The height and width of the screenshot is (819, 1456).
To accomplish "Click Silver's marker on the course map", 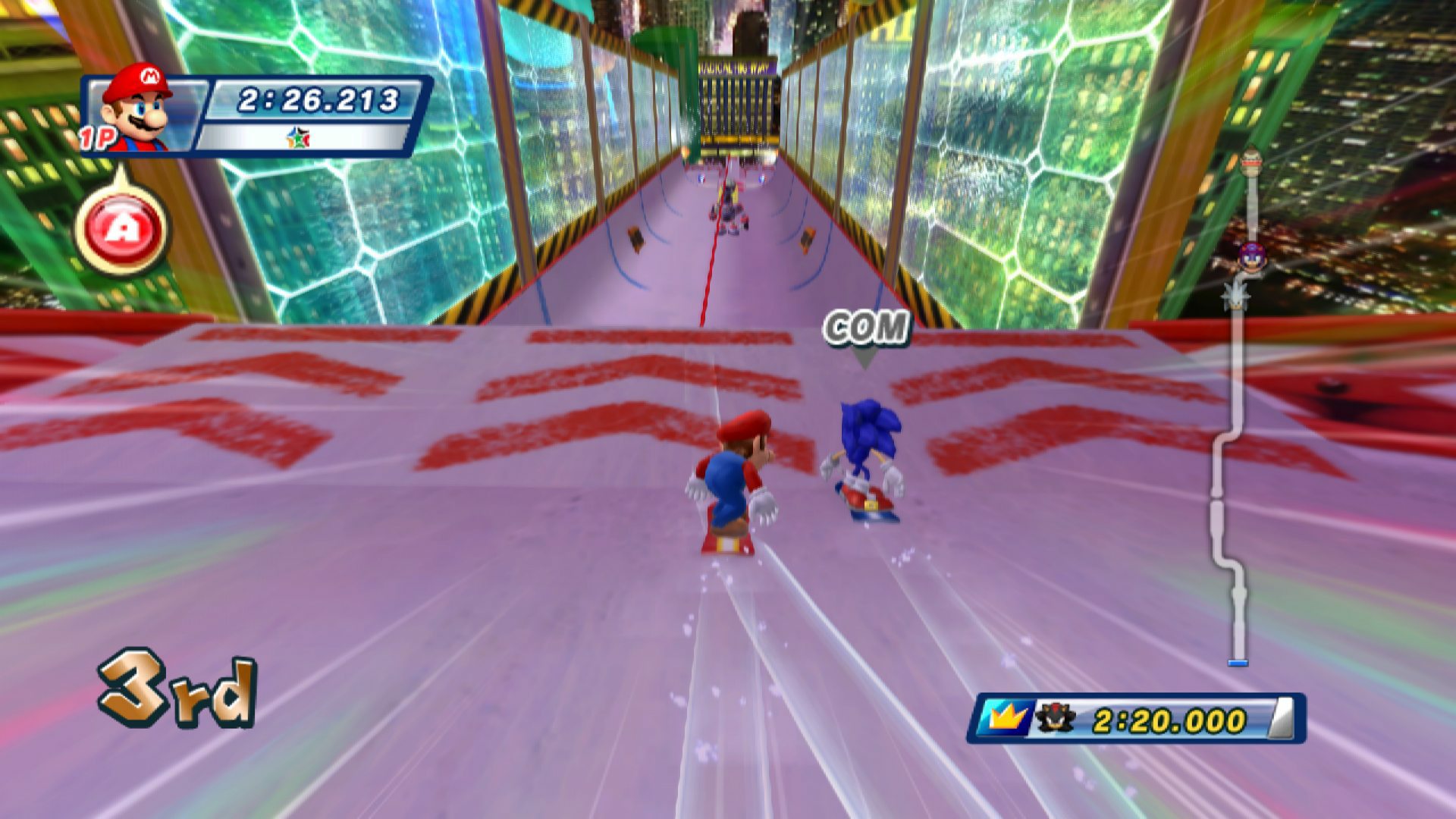I will click(1235, 297).
